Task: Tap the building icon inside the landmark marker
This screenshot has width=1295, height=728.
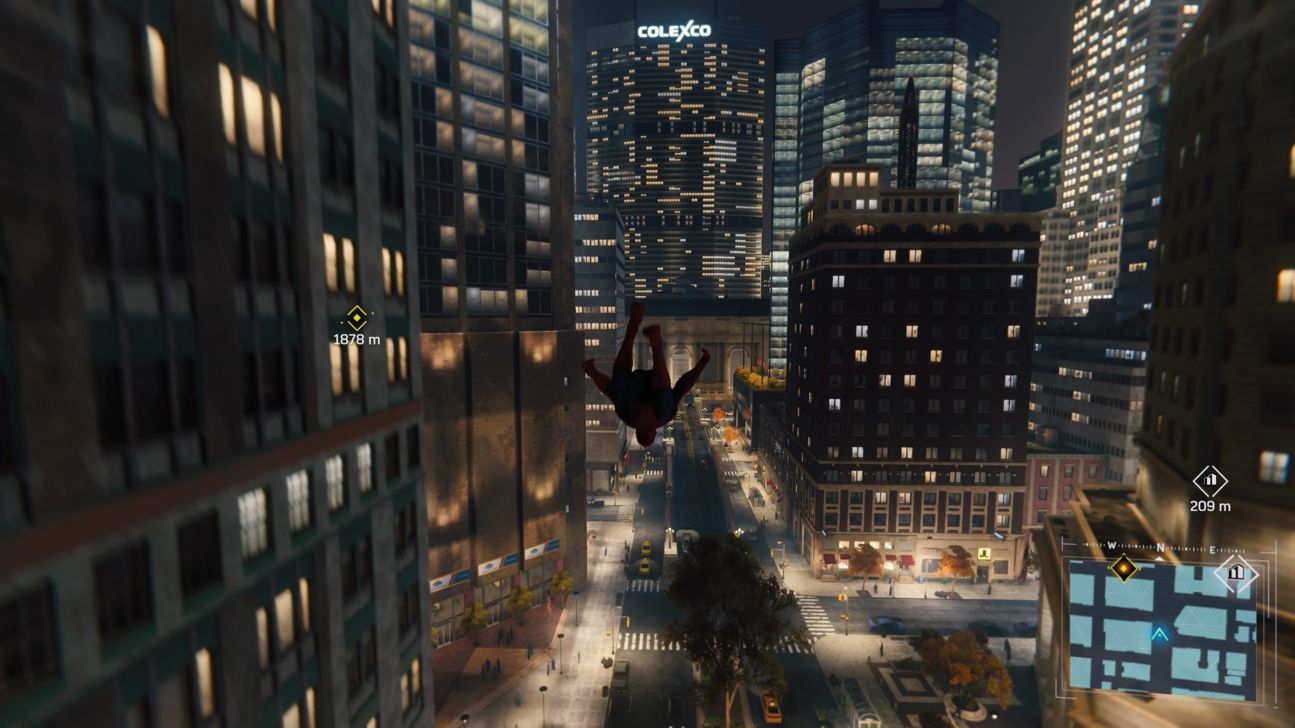Action: coord(1211,482)
